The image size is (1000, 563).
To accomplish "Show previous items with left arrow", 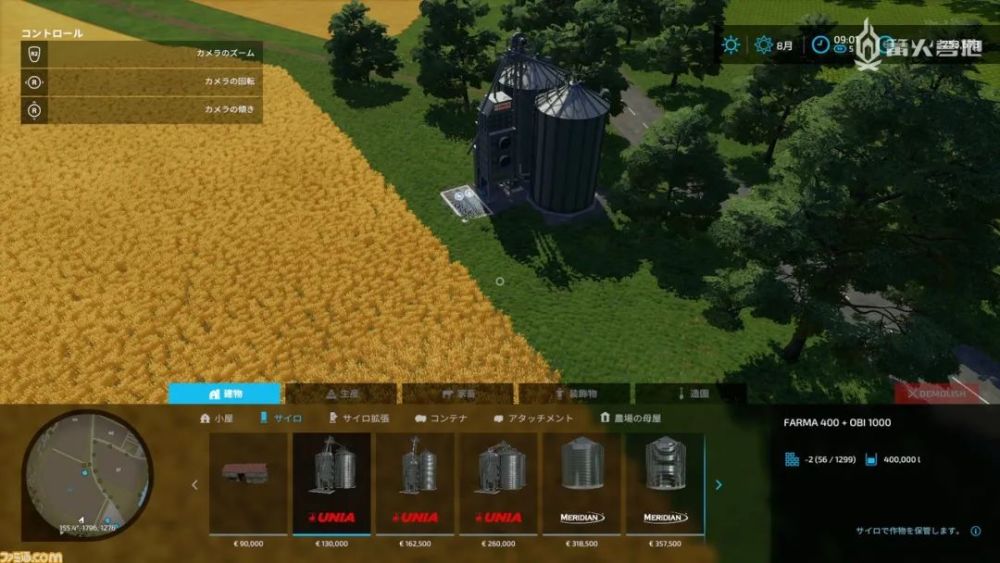I will pos(194,485).
